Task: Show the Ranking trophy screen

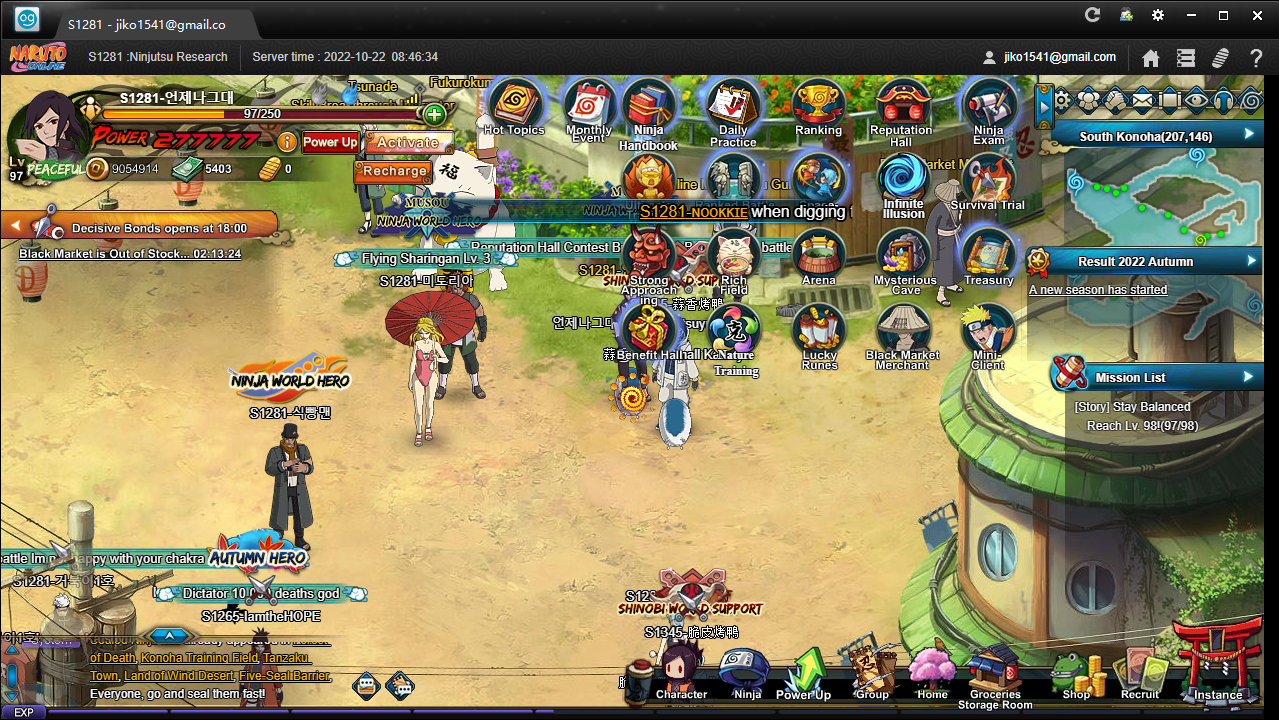Action: 818,105
